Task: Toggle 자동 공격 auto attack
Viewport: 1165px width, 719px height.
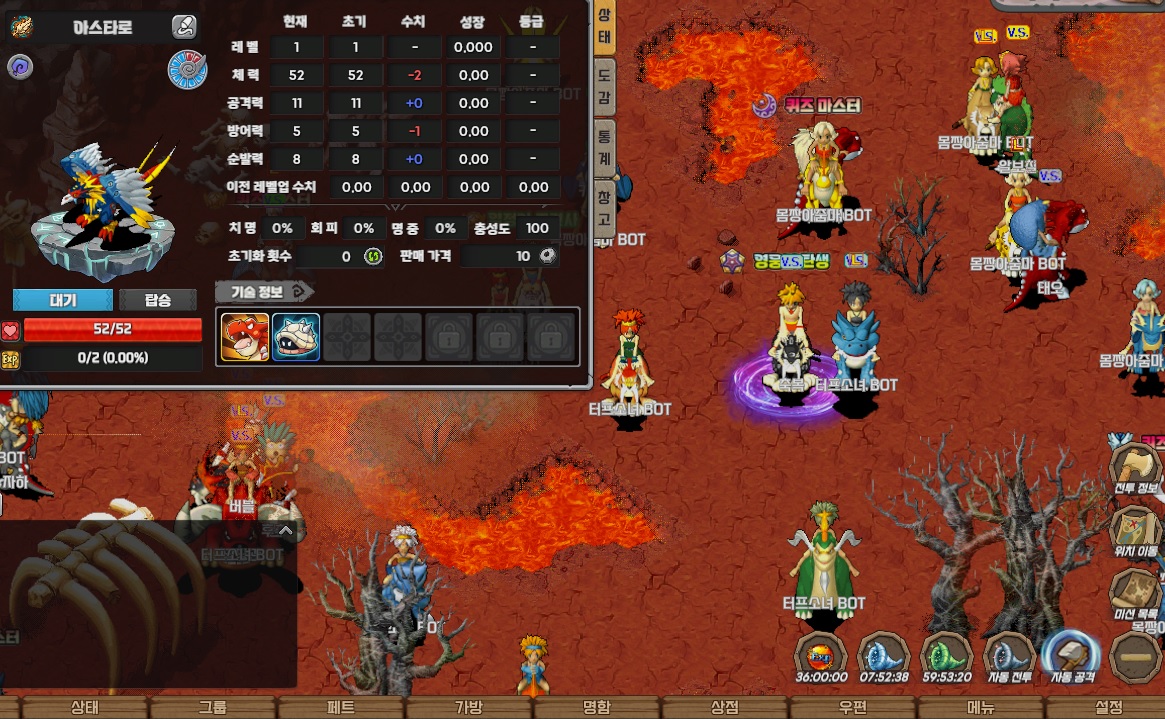Action: point(1071,657)
